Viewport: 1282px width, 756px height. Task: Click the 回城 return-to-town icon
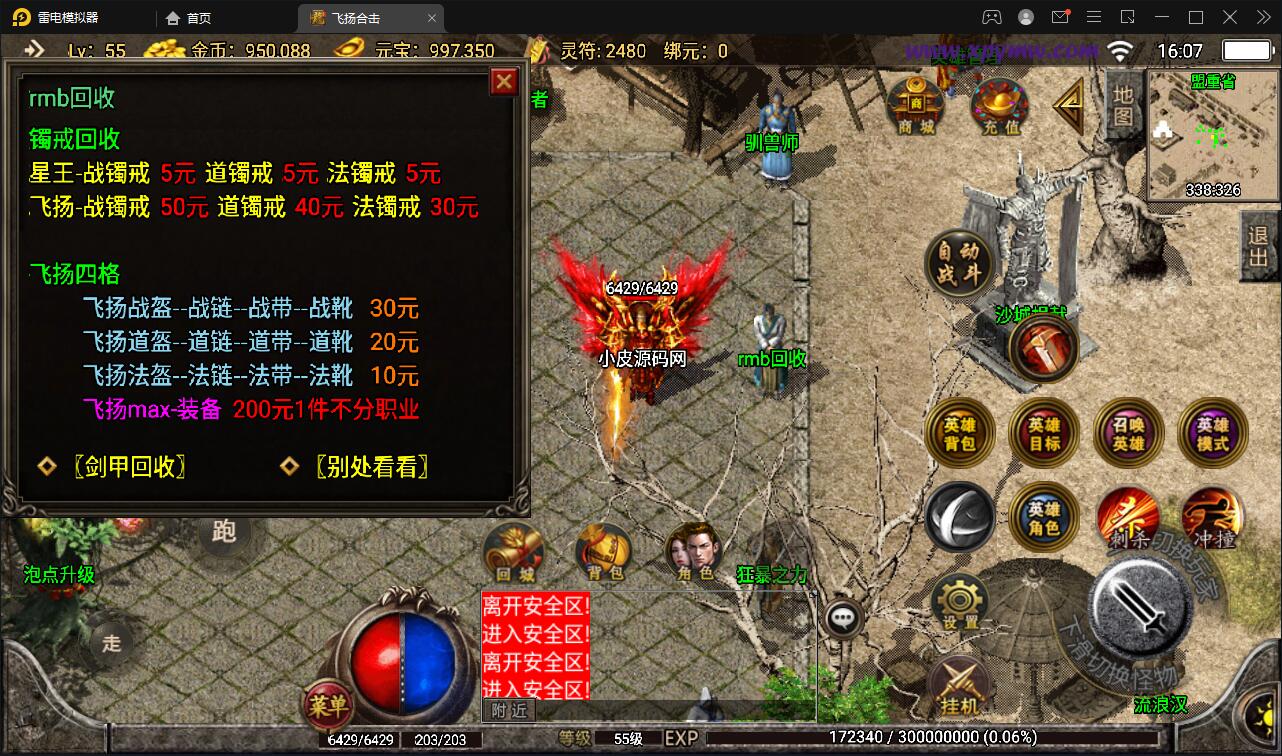click(513, 551)
